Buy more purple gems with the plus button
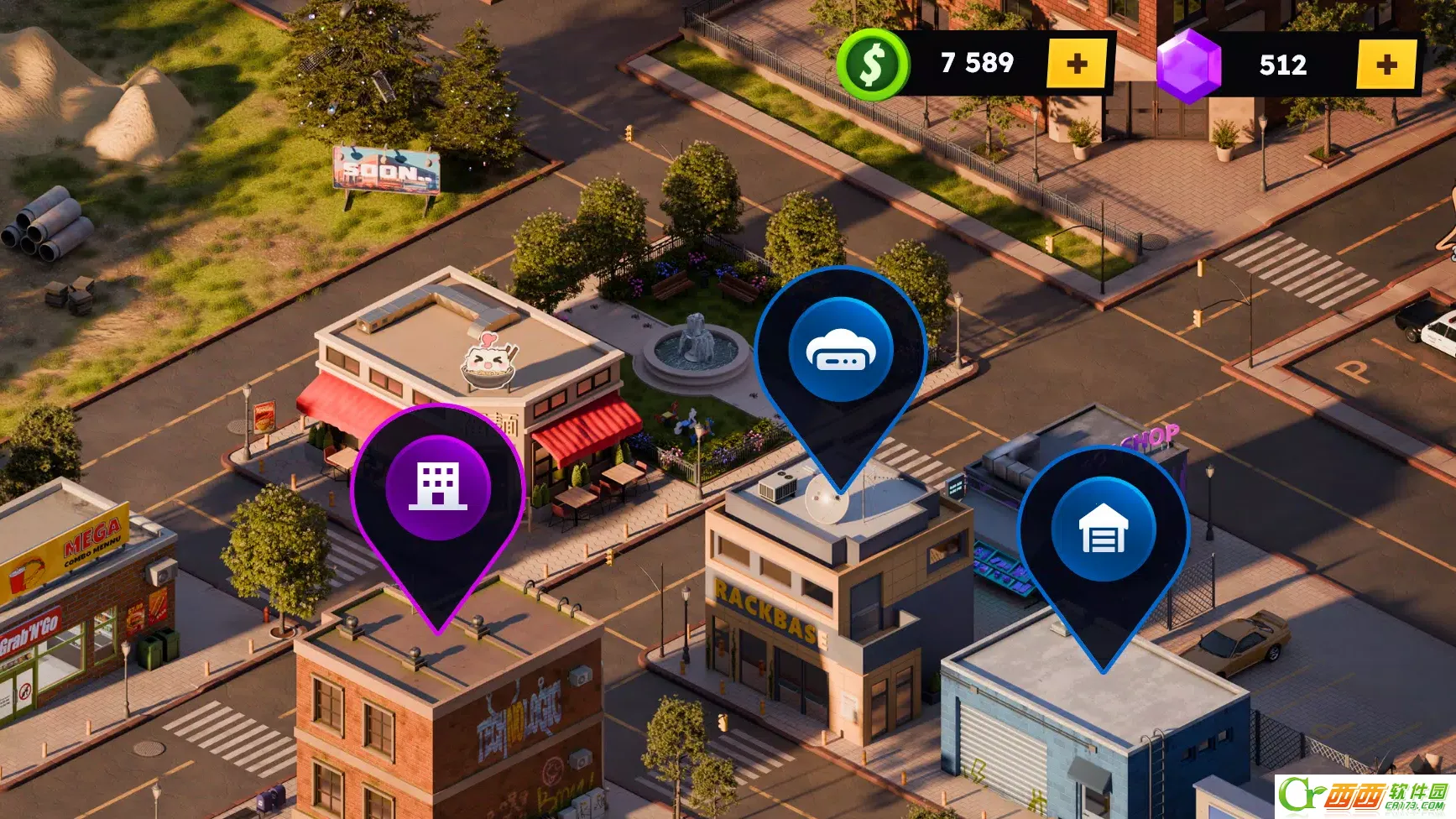This screenshot has width=1456, height=819. (x=1386, y=64)
